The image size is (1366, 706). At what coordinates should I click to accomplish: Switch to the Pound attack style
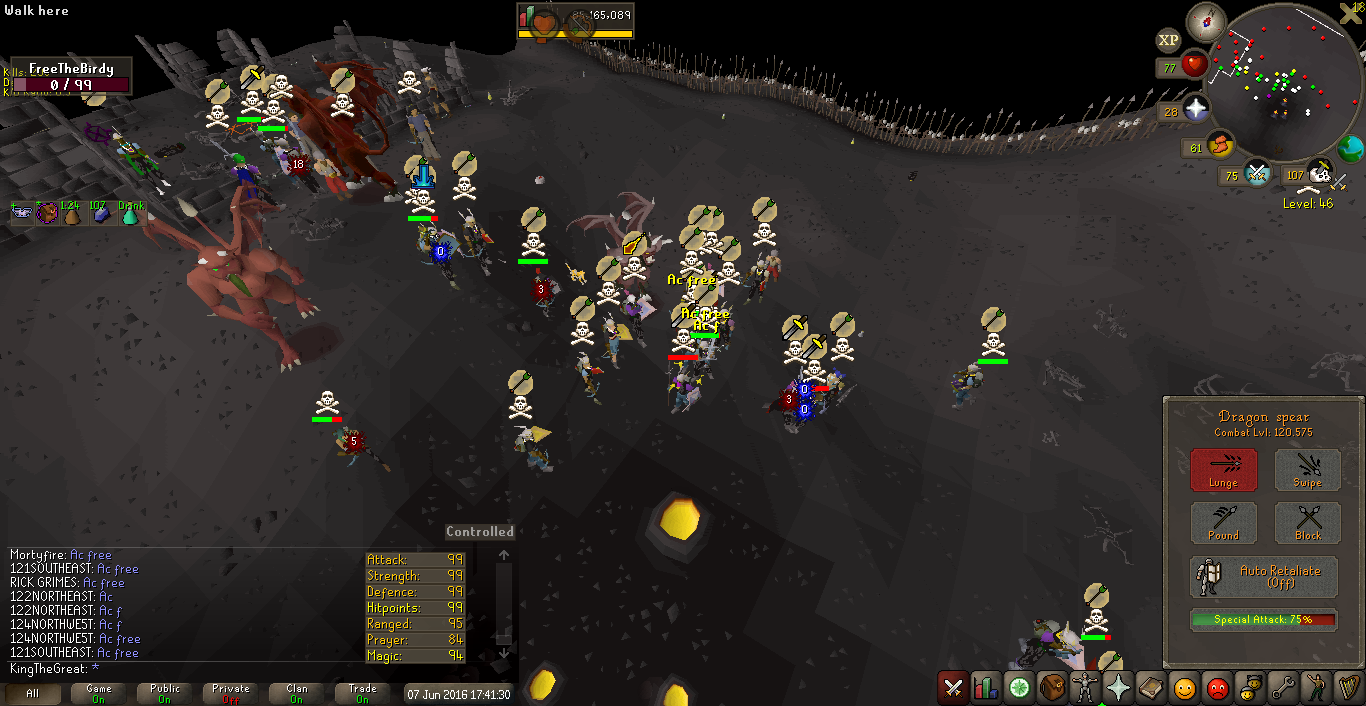1223,522
